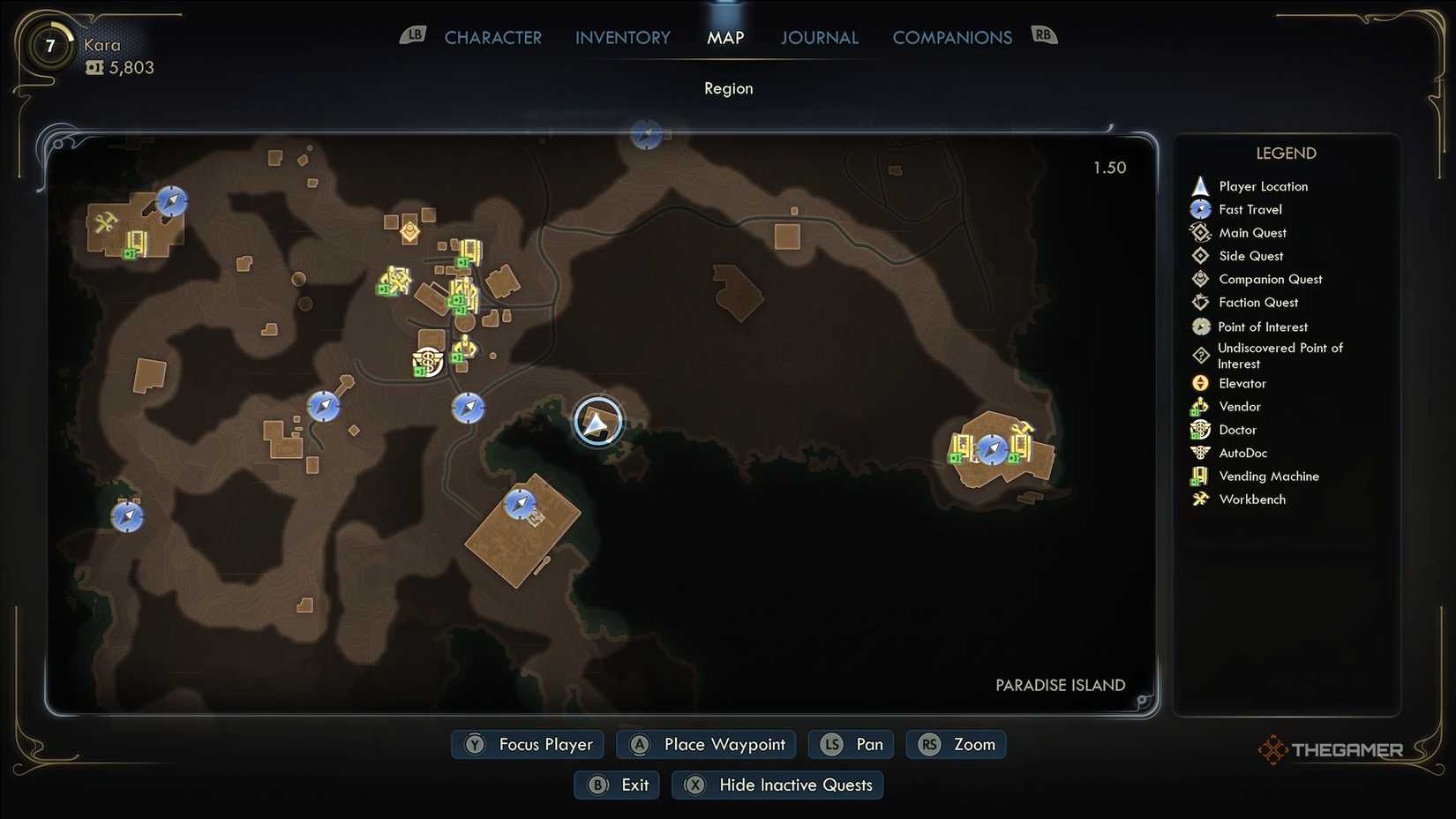Open the Journal tab
This screenshot has height=819, width=1456.
click(x=819, y=37)
